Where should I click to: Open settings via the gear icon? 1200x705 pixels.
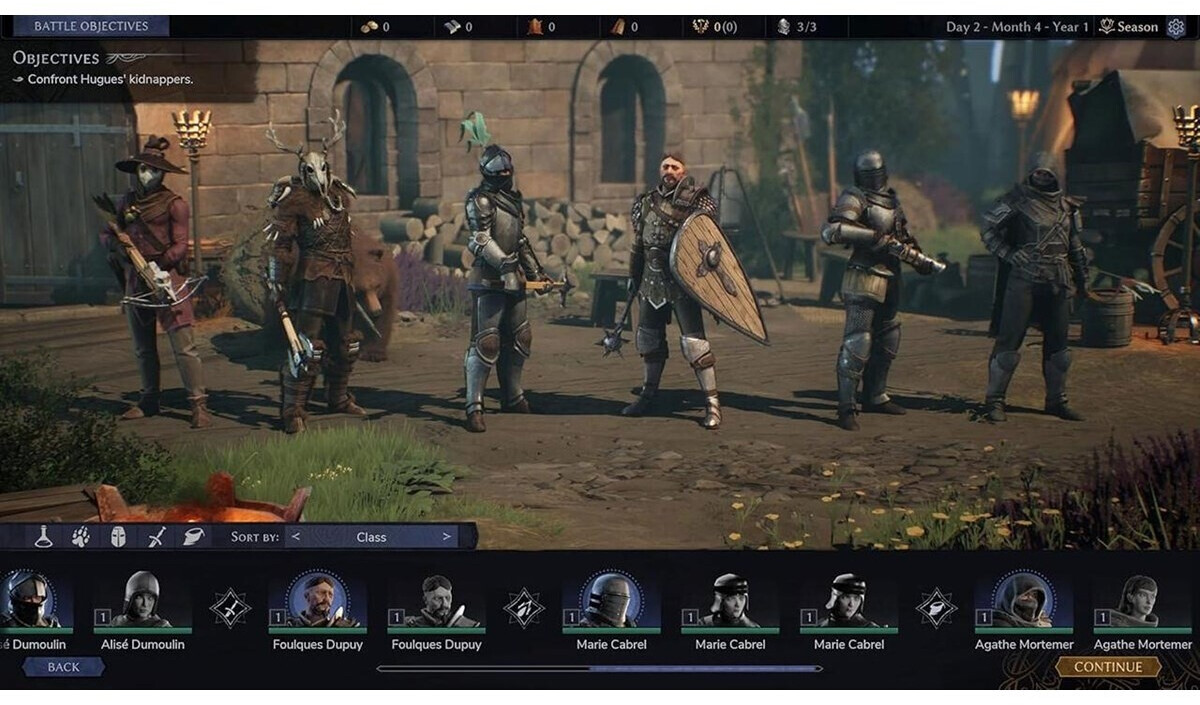point(1175,27)
